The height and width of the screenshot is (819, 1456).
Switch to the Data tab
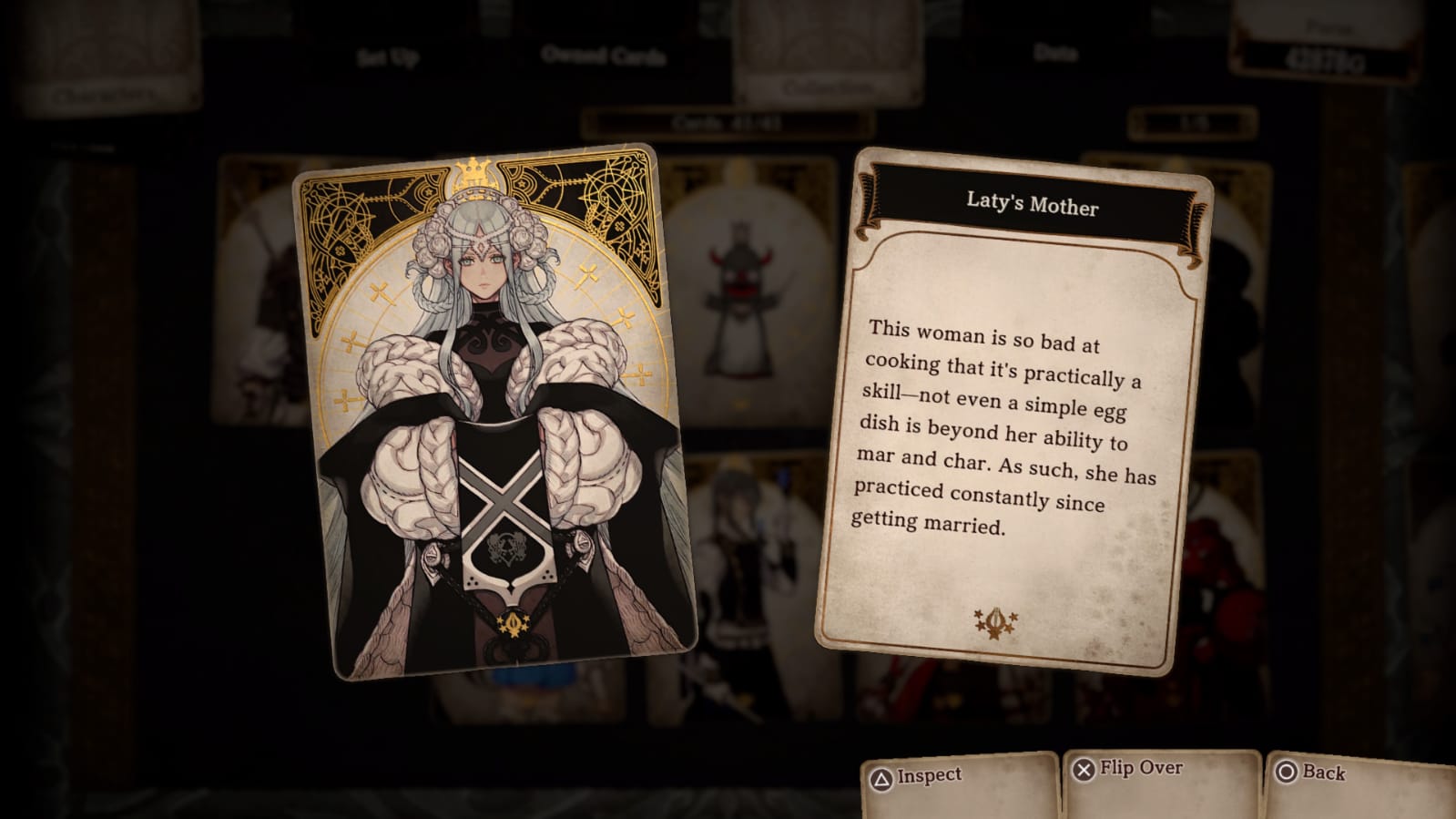click(1055, 53)
